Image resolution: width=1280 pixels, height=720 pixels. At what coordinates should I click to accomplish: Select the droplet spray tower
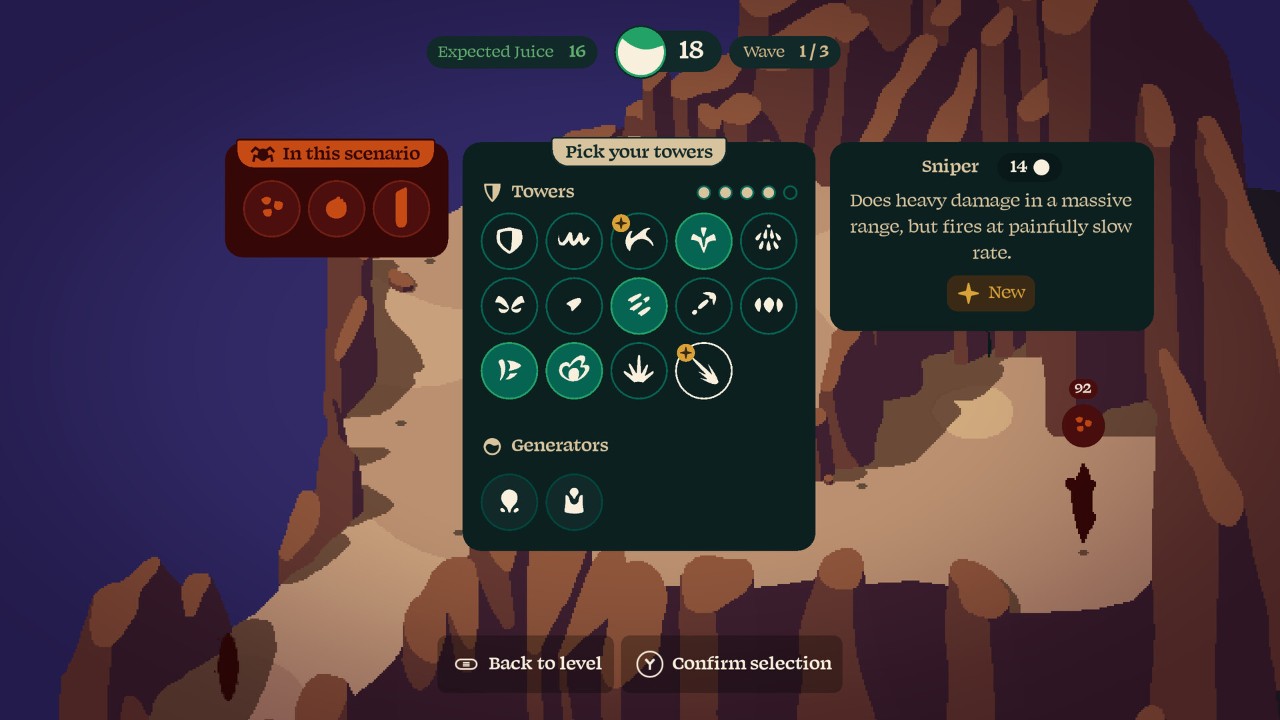tap(769, 241)
